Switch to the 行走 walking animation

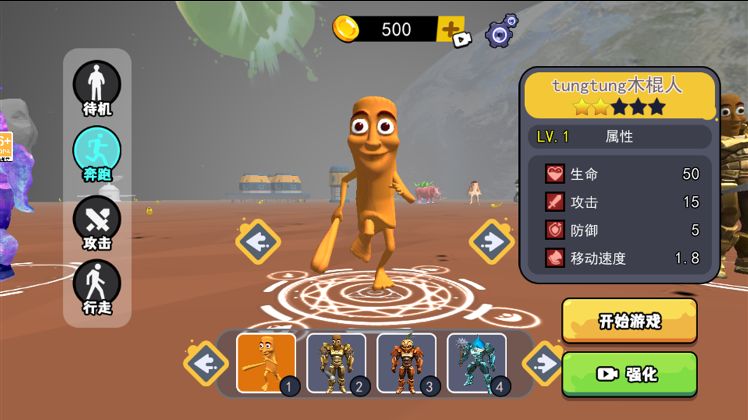(97, 283)
